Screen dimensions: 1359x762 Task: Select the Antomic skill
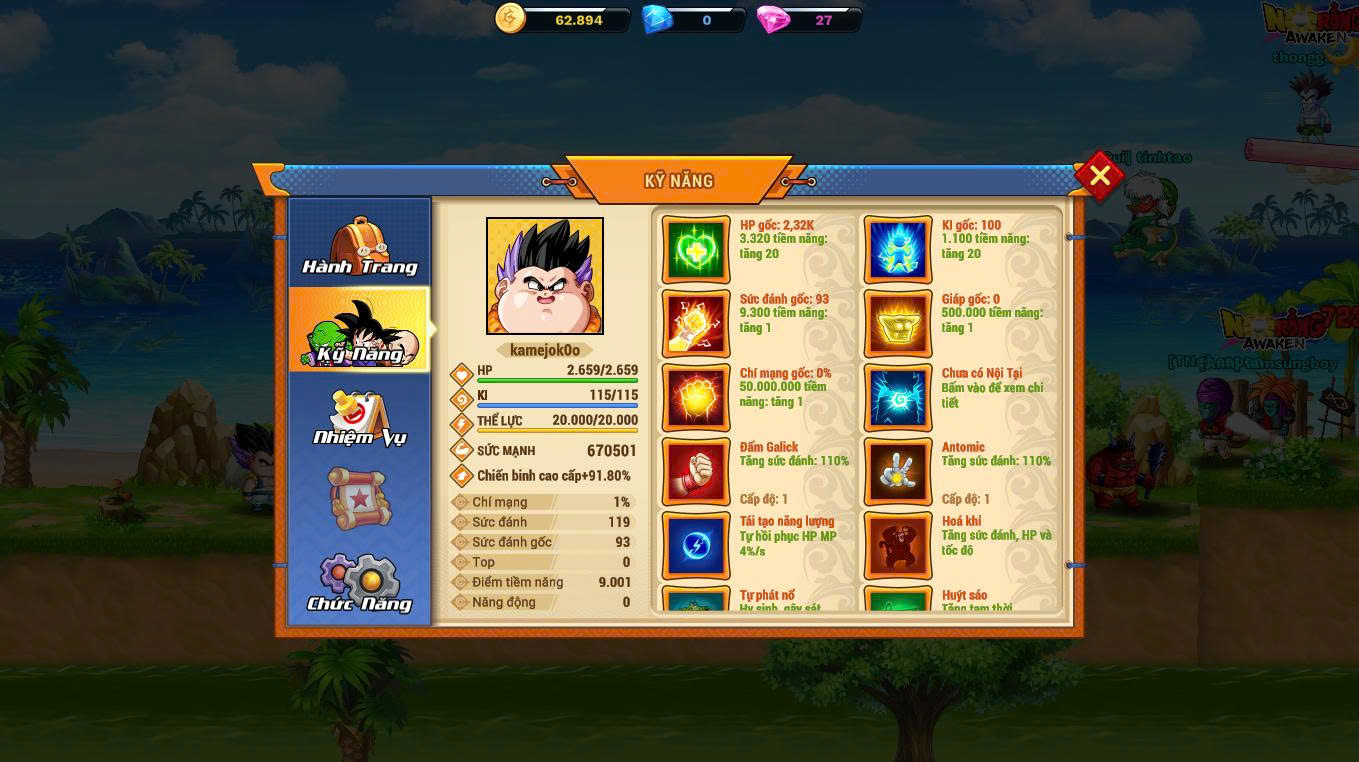tap(898, 472)
